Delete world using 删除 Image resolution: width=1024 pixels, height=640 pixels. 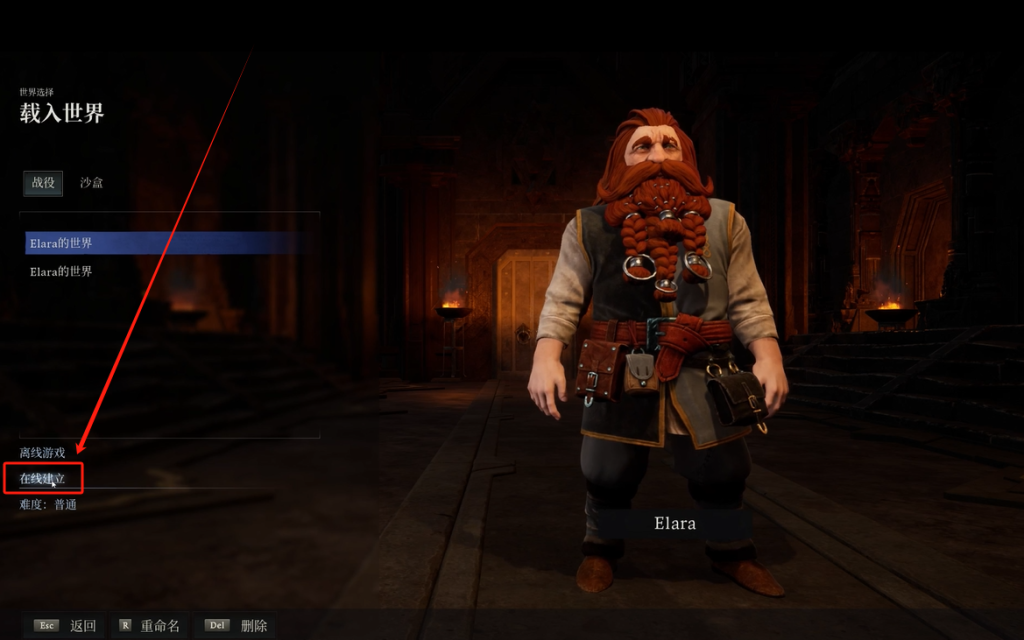coord(238,626)
